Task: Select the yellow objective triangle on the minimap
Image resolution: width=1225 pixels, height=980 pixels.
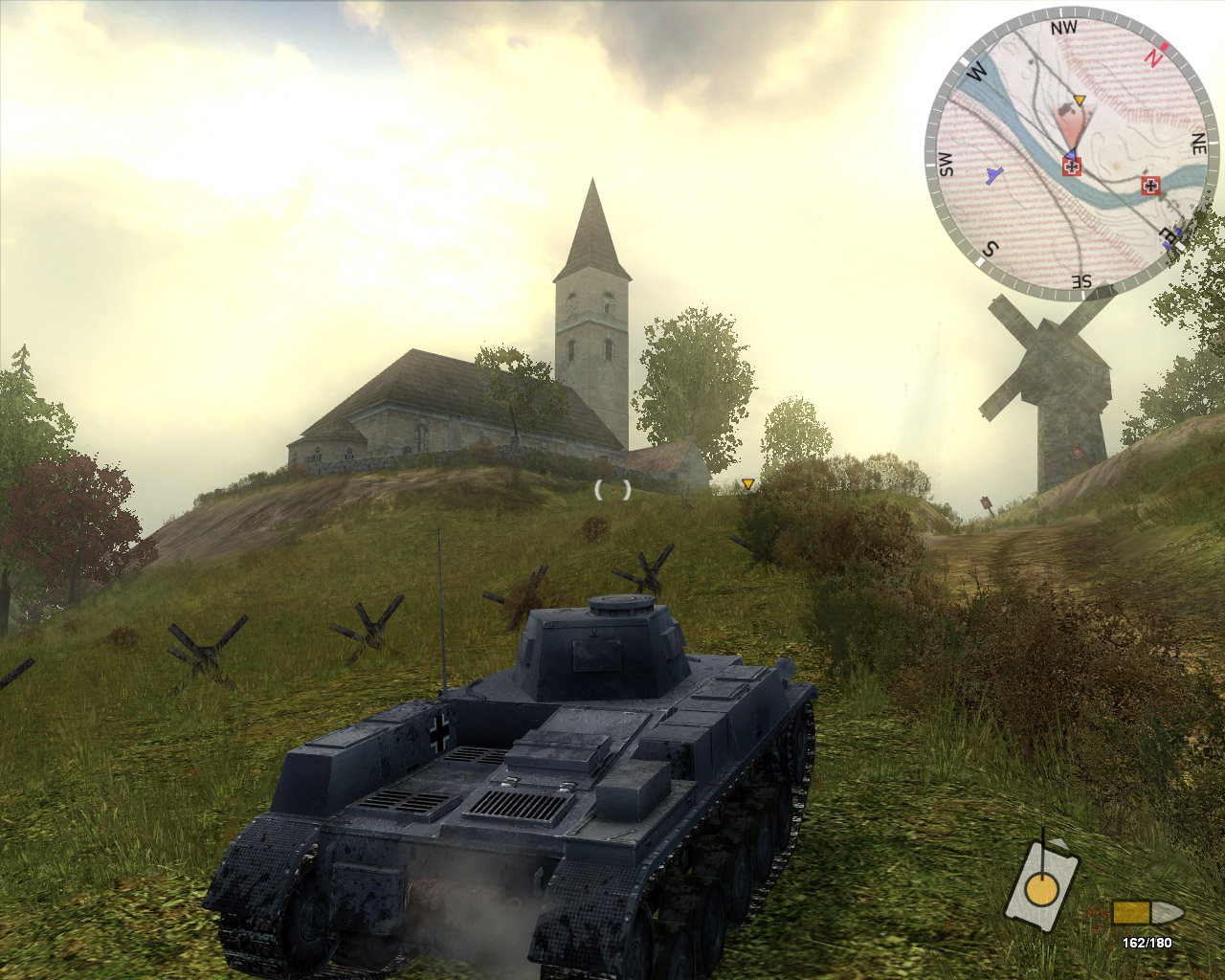Action: pyautogui.click(x=1080, y=100)
